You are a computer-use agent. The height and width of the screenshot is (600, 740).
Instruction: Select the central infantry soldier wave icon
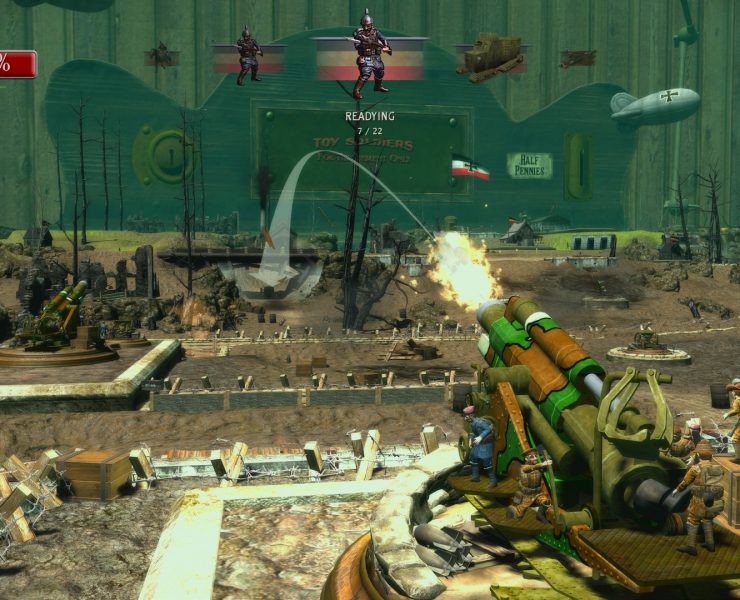coord(370,55)
